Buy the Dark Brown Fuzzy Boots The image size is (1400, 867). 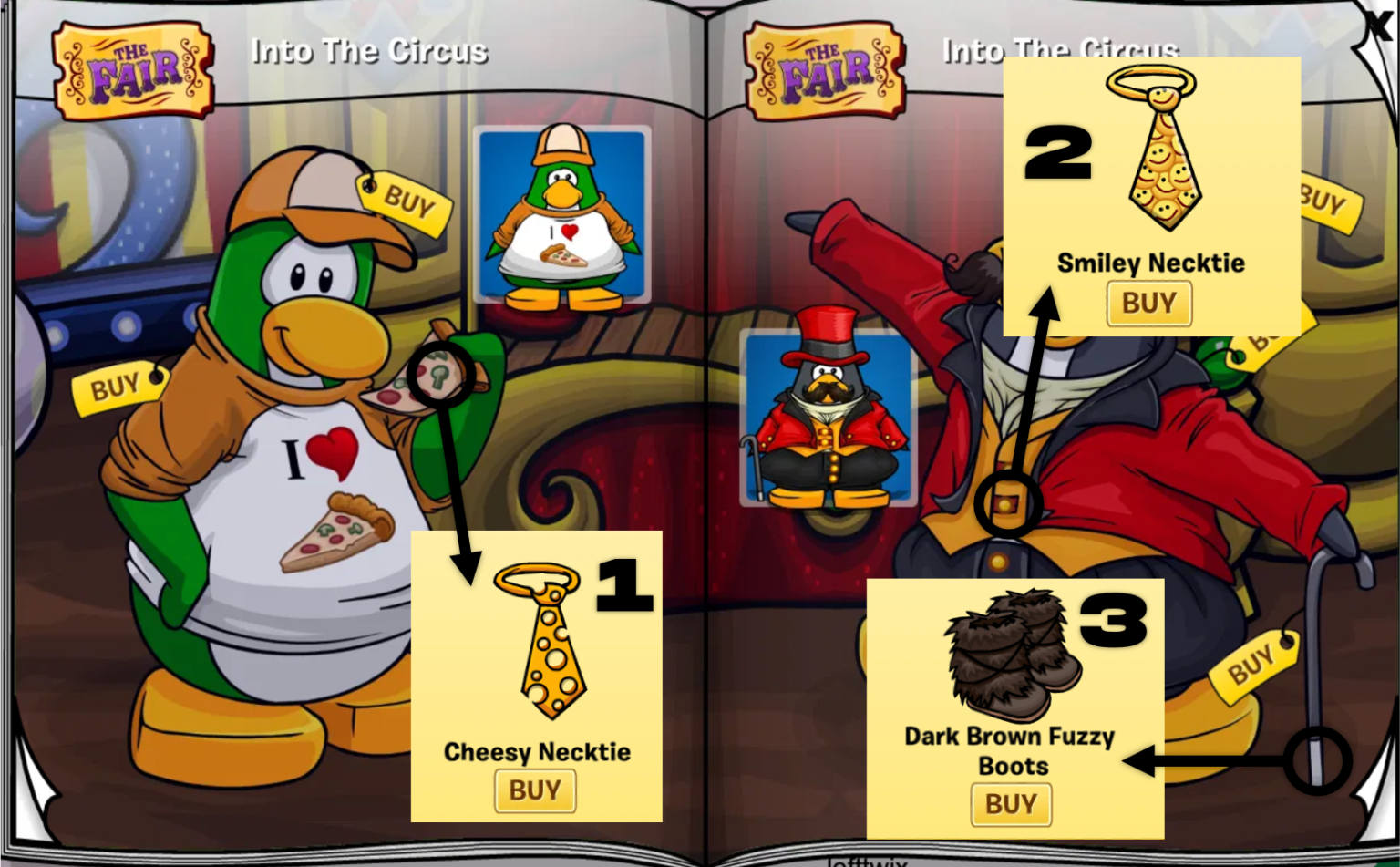click(x=1012, y=804)
